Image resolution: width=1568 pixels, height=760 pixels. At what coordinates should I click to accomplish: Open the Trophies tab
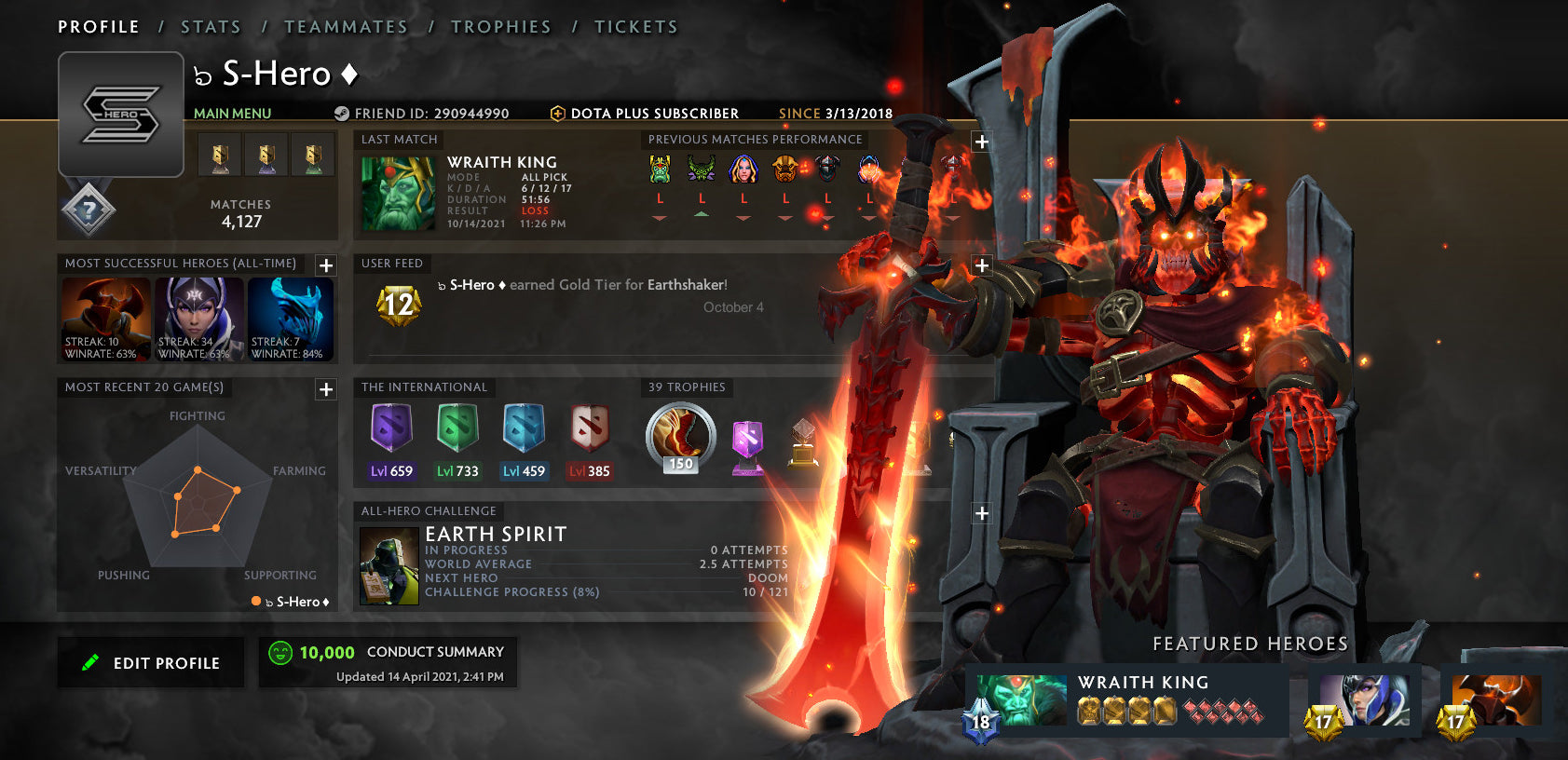click(502, 26)
